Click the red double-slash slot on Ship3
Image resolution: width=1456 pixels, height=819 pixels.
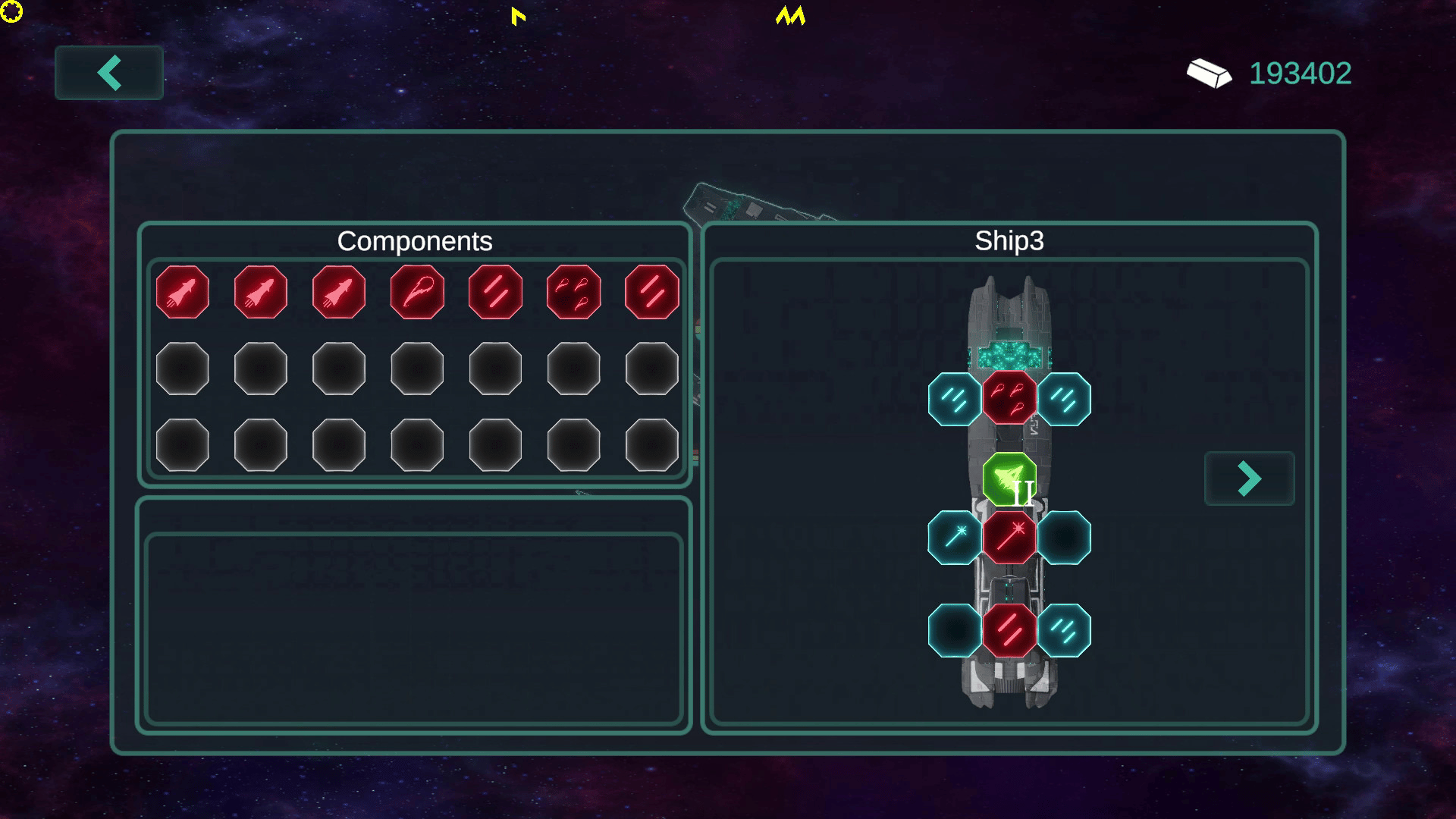(1009, 630)
